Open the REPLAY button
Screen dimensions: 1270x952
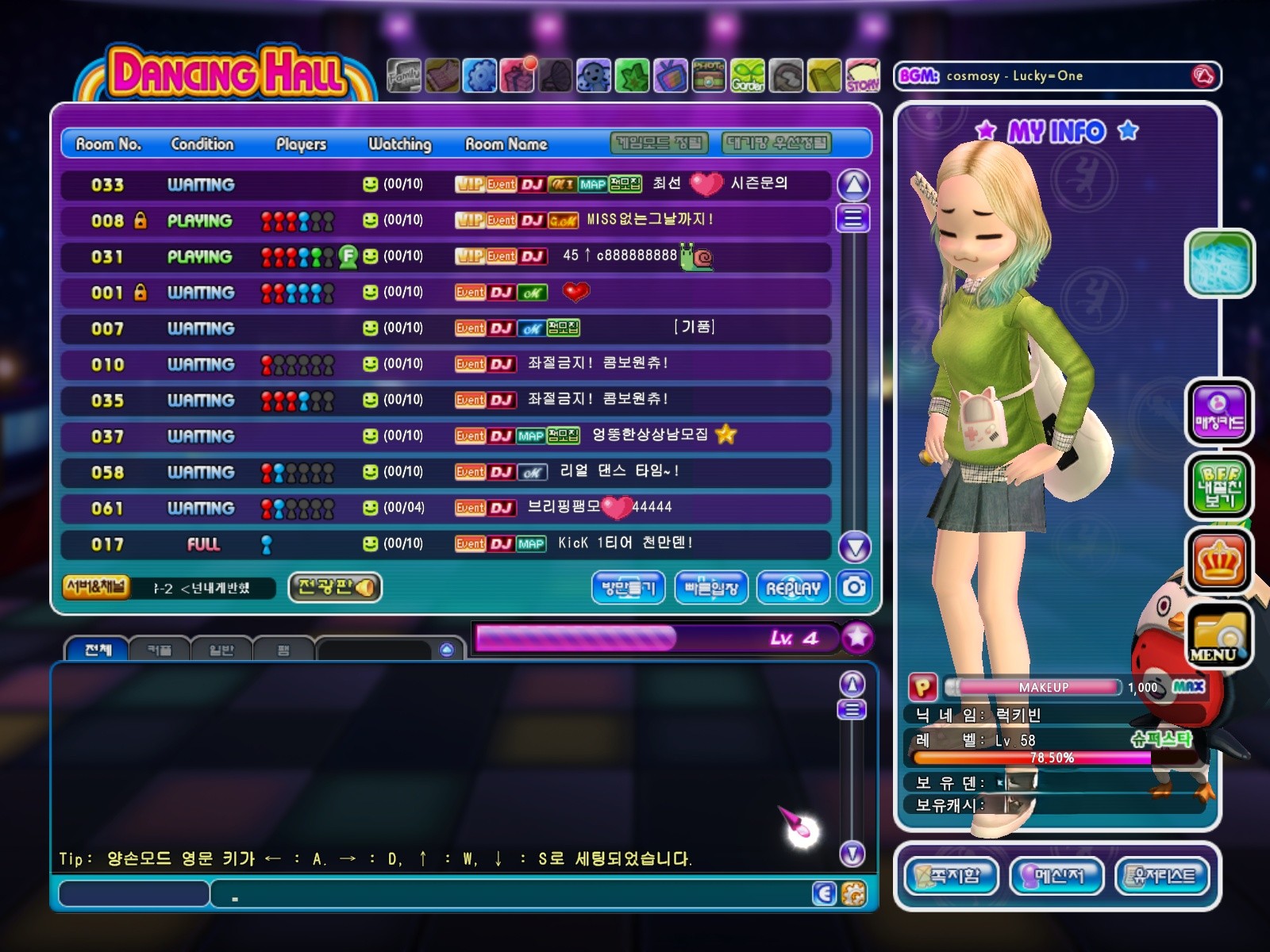coord(793,588)
